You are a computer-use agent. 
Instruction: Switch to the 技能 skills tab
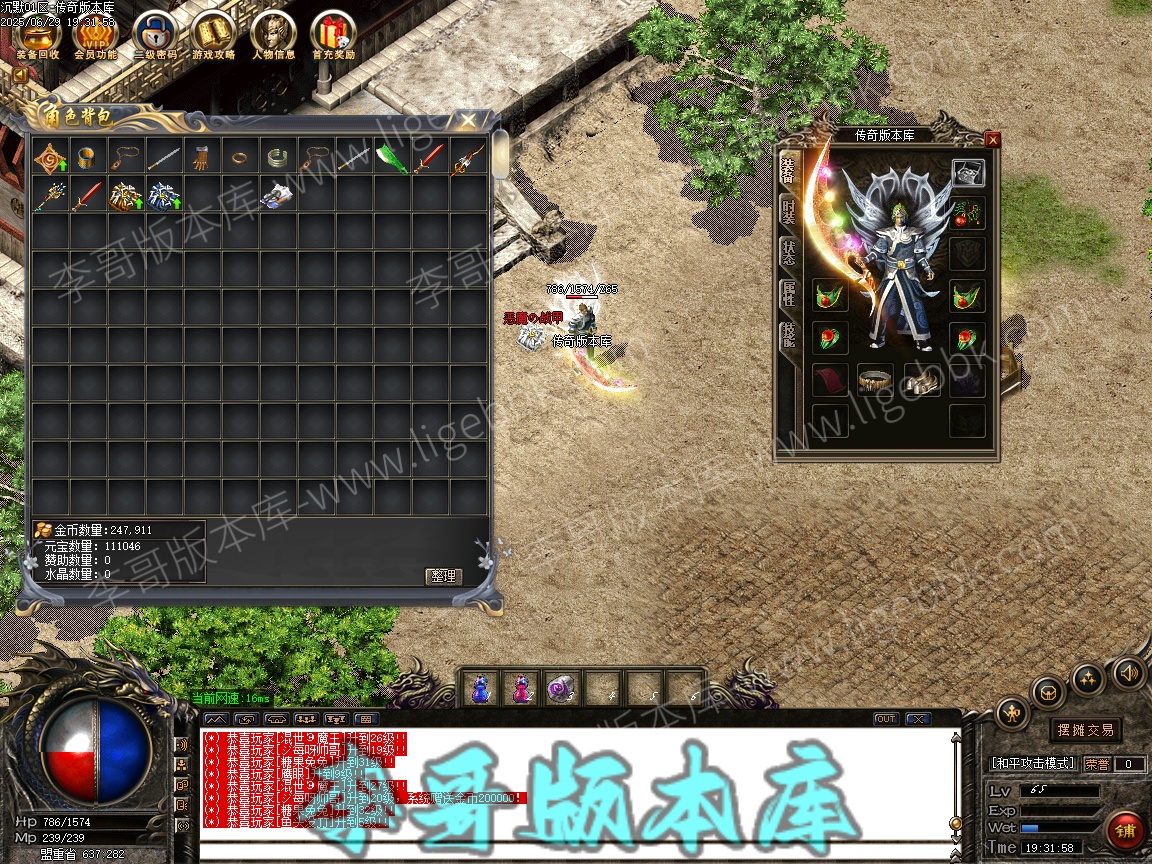coord(788,336)
